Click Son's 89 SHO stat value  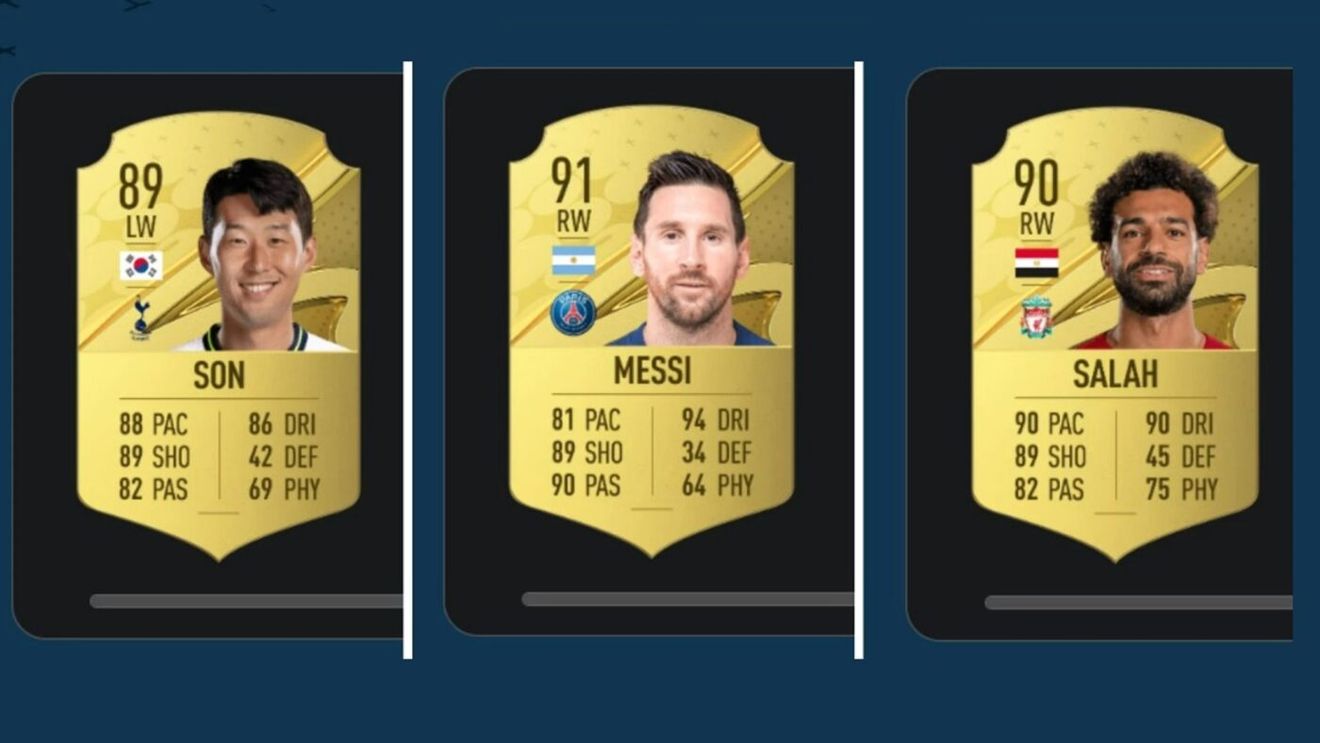click(x=155, y=457)
